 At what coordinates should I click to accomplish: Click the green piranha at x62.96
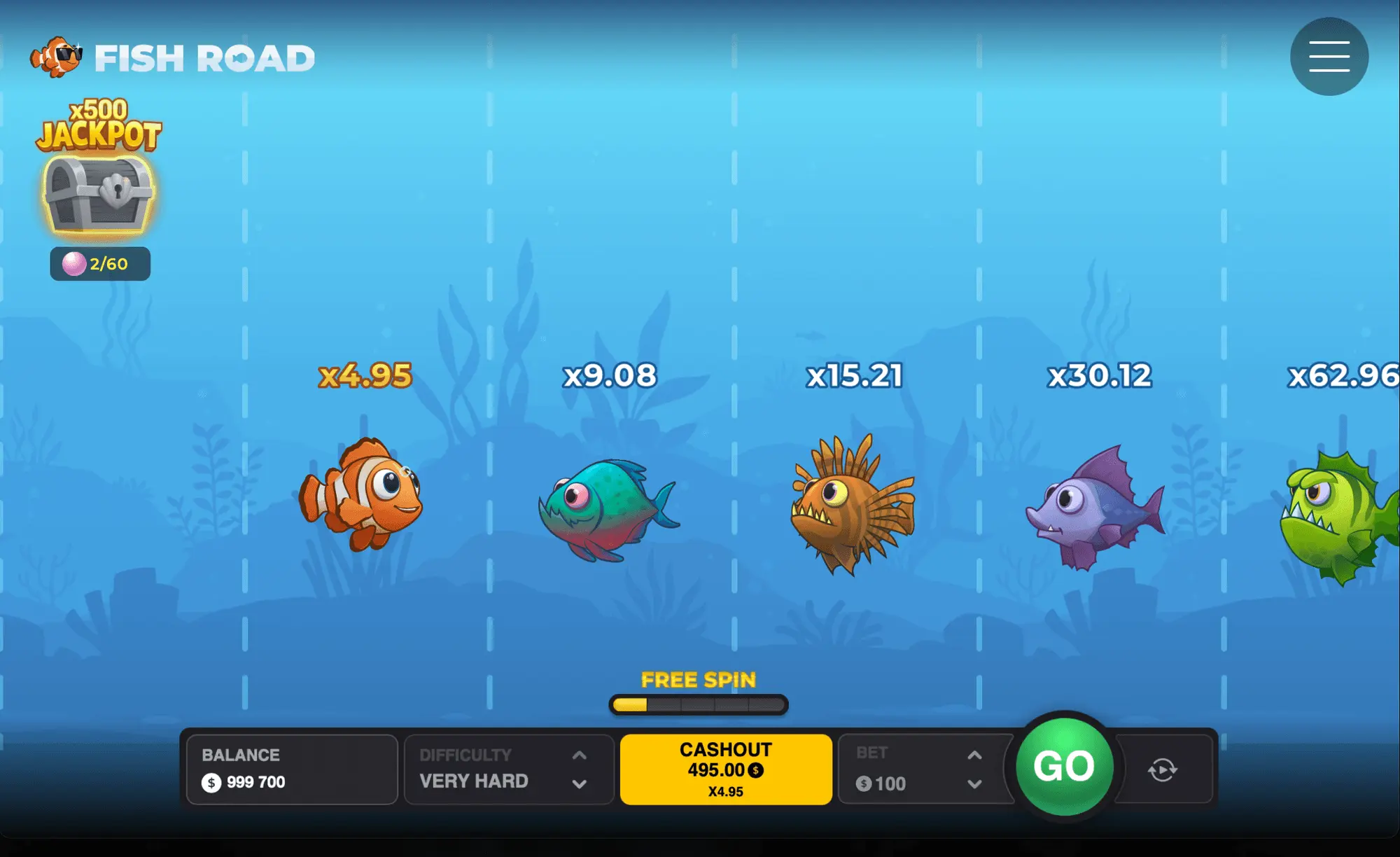[x=1351, y=508]
